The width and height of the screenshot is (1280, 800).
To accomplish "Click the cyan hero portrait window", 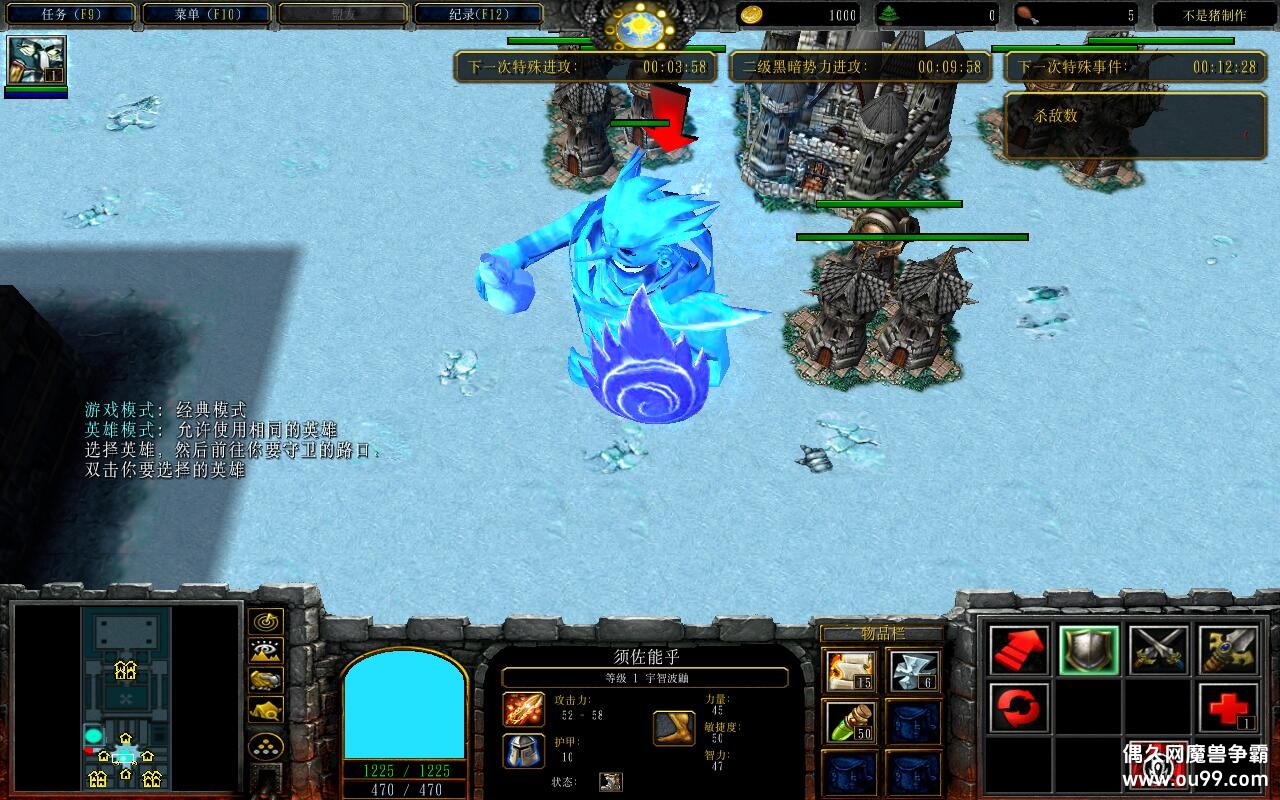I will pos(404,703).
